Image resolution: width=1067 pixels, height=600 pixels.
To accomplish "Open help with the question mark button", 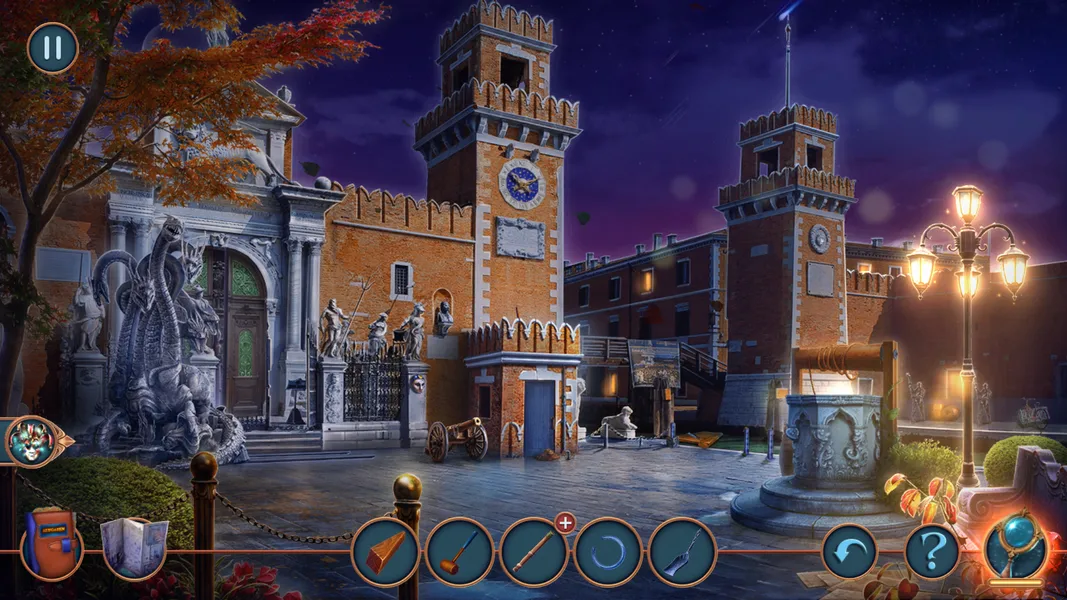I will tap(932, 551).
